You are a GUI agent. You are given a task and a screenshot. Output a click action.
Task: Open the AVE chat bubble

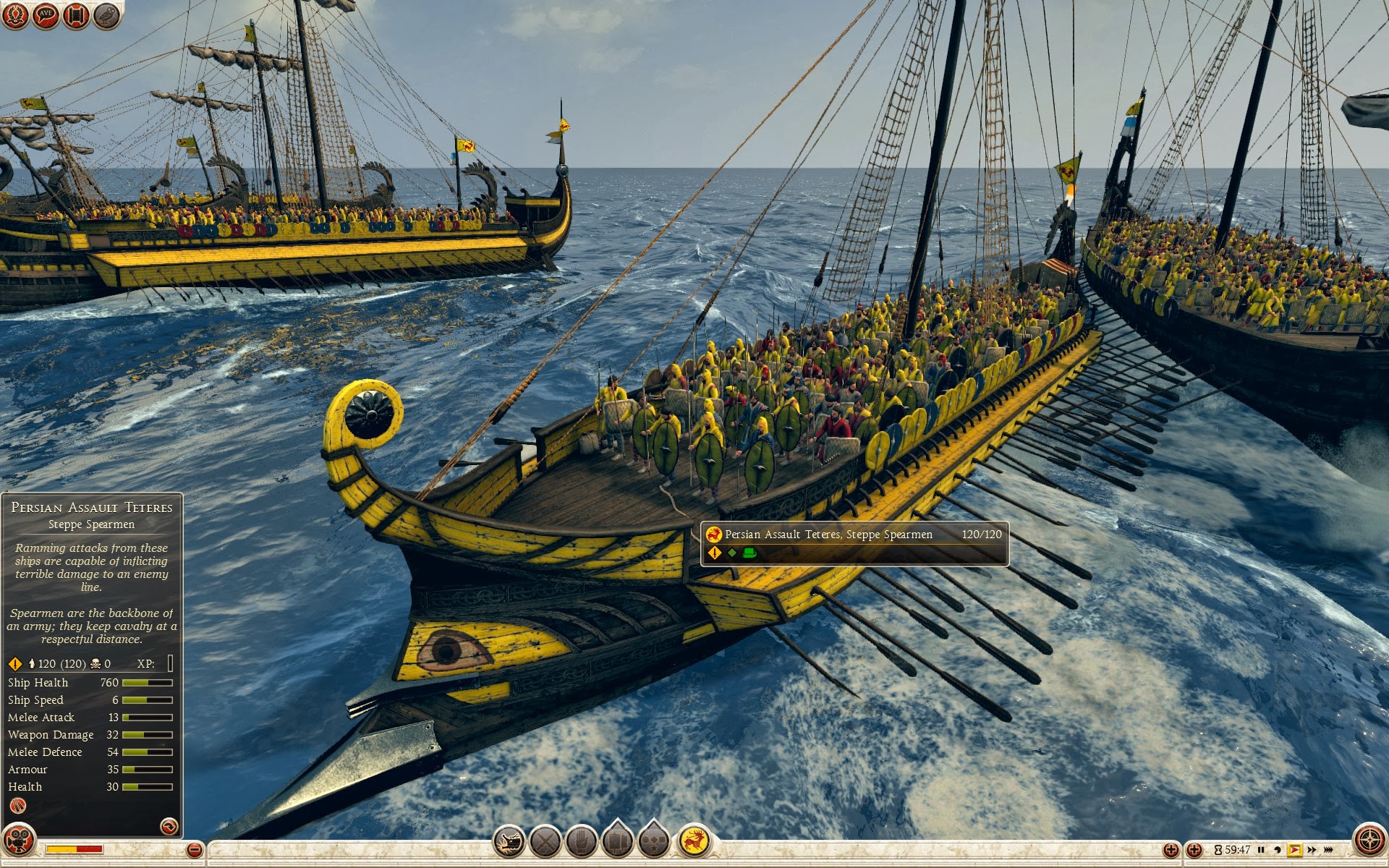(46, 15)
